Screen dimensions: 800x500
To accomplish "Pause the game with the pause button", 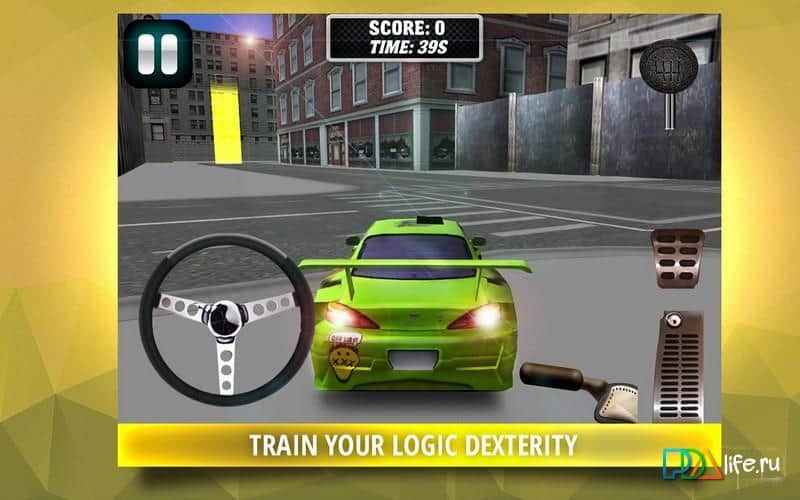I will click(x=159, y=52).
